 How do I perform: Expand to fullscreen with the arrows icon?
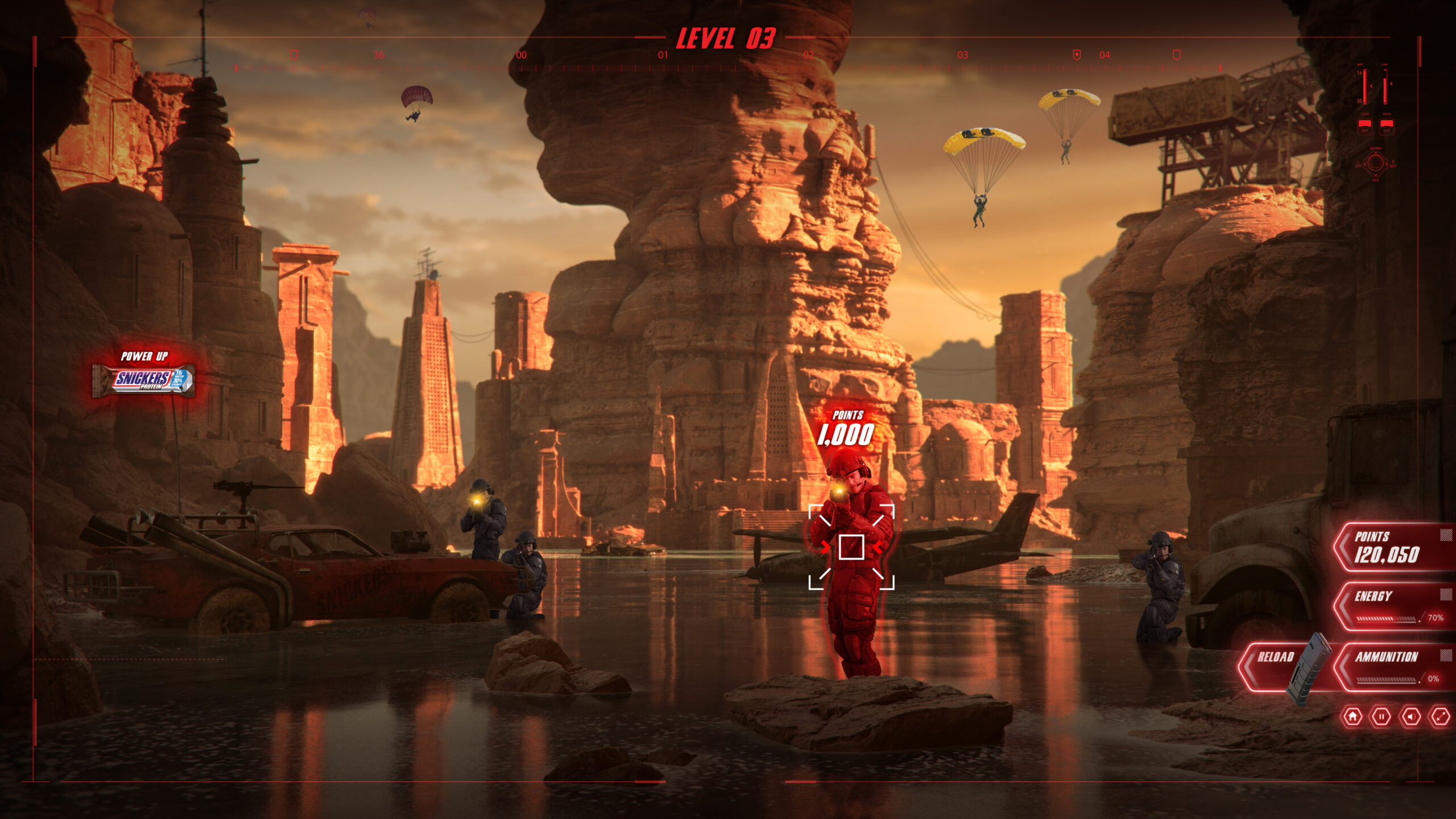pyautogui.click(x=1440, y=717)
